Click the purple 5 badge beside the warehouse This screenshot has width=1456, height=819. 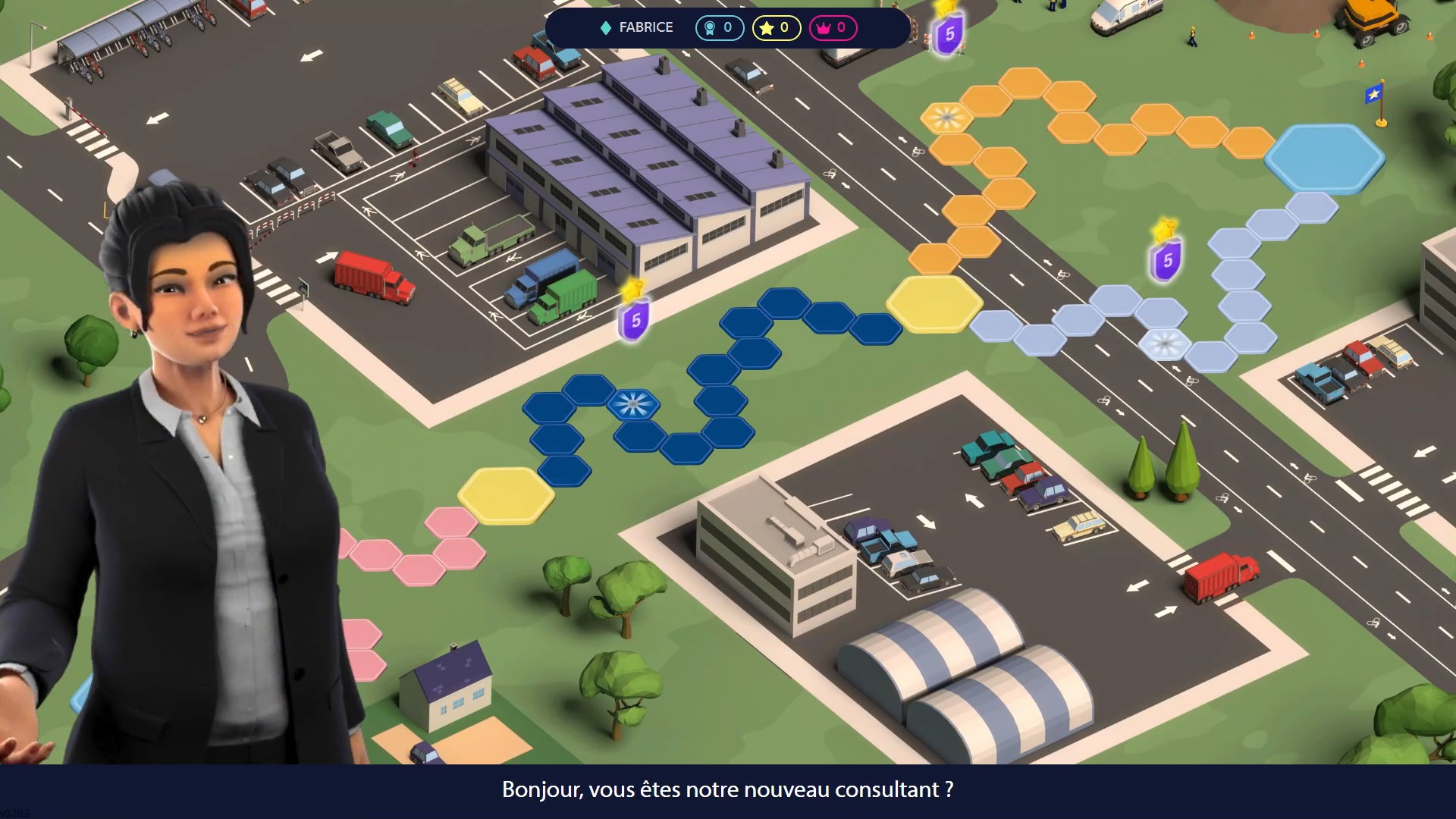click(635, 318)
